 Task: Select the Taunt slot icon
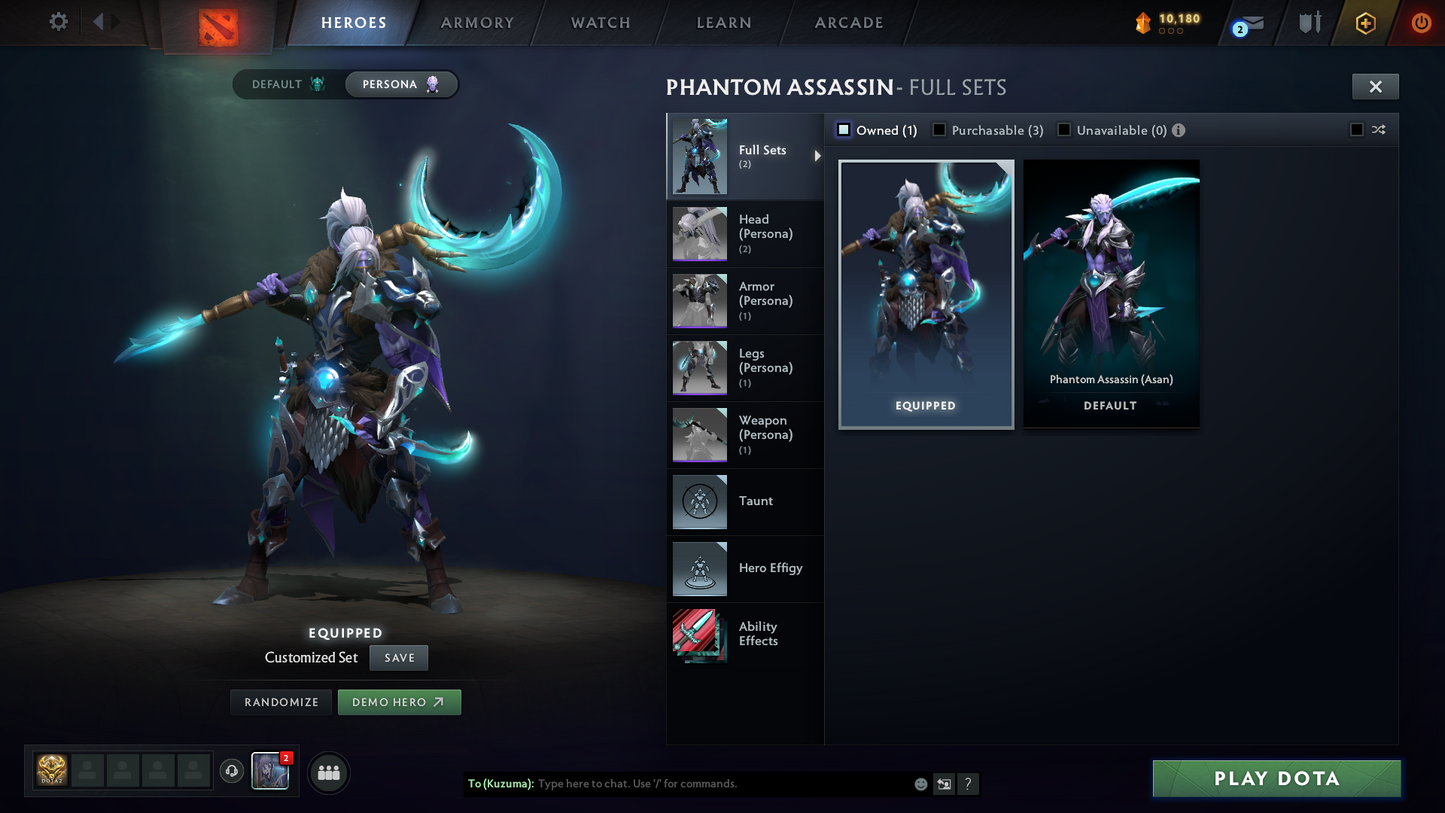(699, 502)
